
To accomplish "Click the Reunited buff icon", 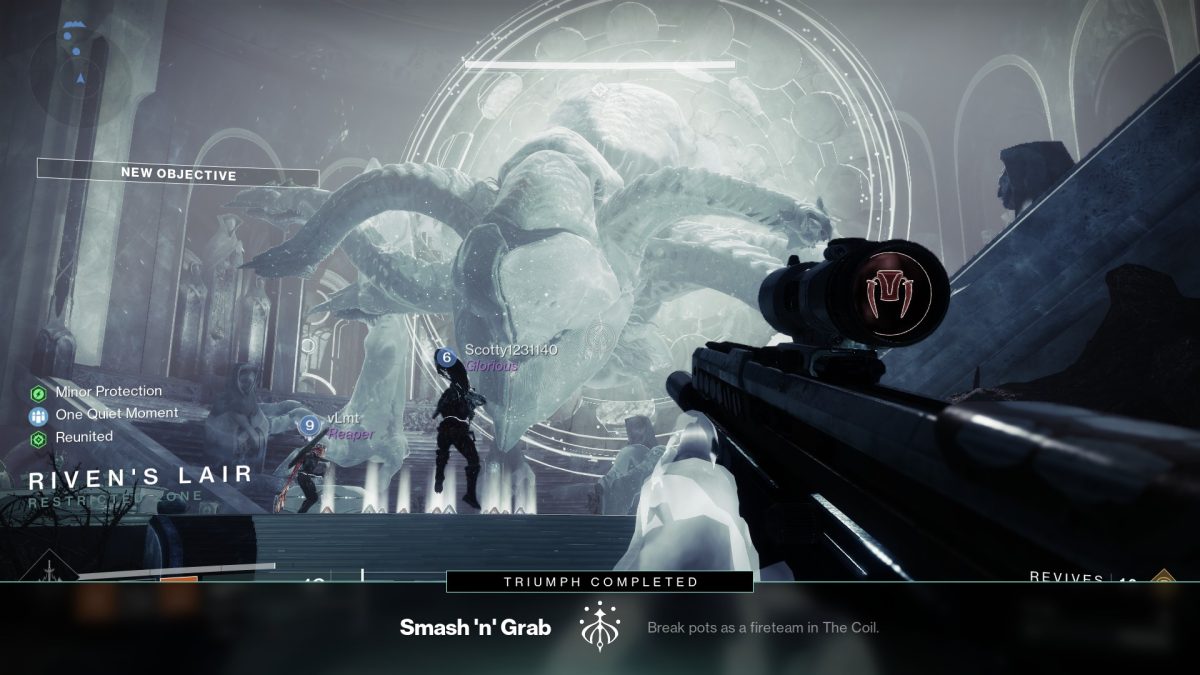I will click(x=39, y=438).
